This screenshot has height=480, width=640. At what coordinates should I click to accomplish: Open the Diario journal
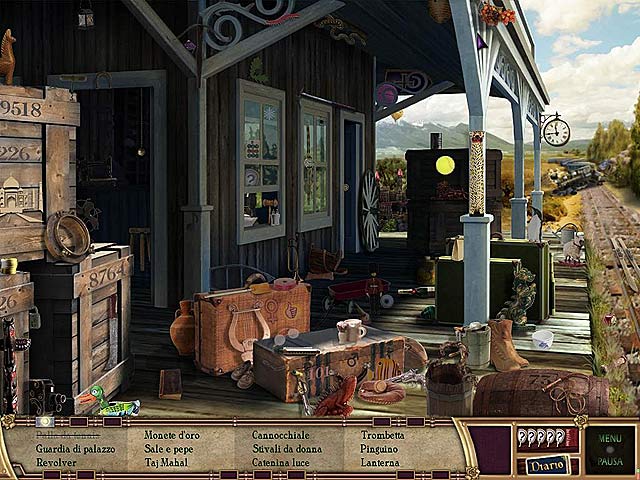[547, 465]
